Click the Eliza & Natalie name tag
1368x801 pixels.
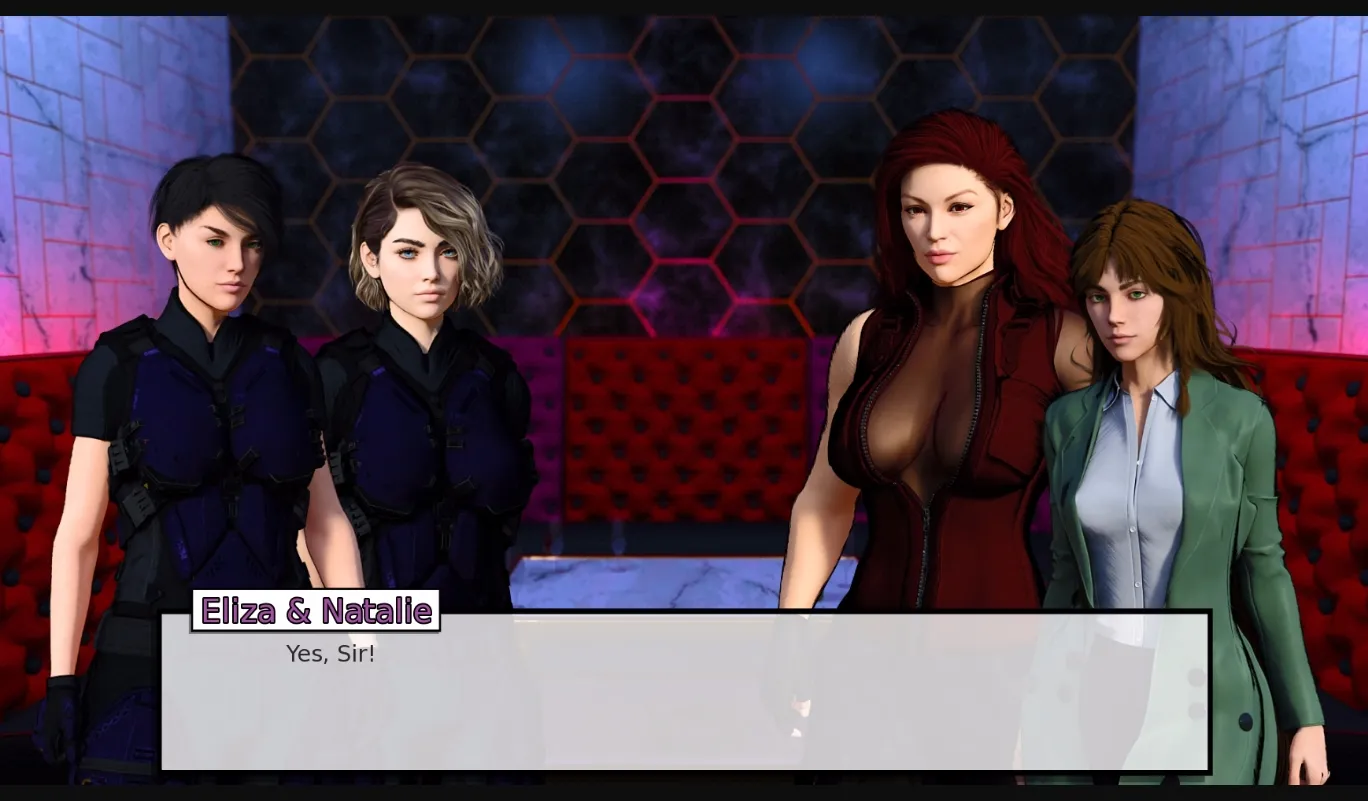coord(315,611)
